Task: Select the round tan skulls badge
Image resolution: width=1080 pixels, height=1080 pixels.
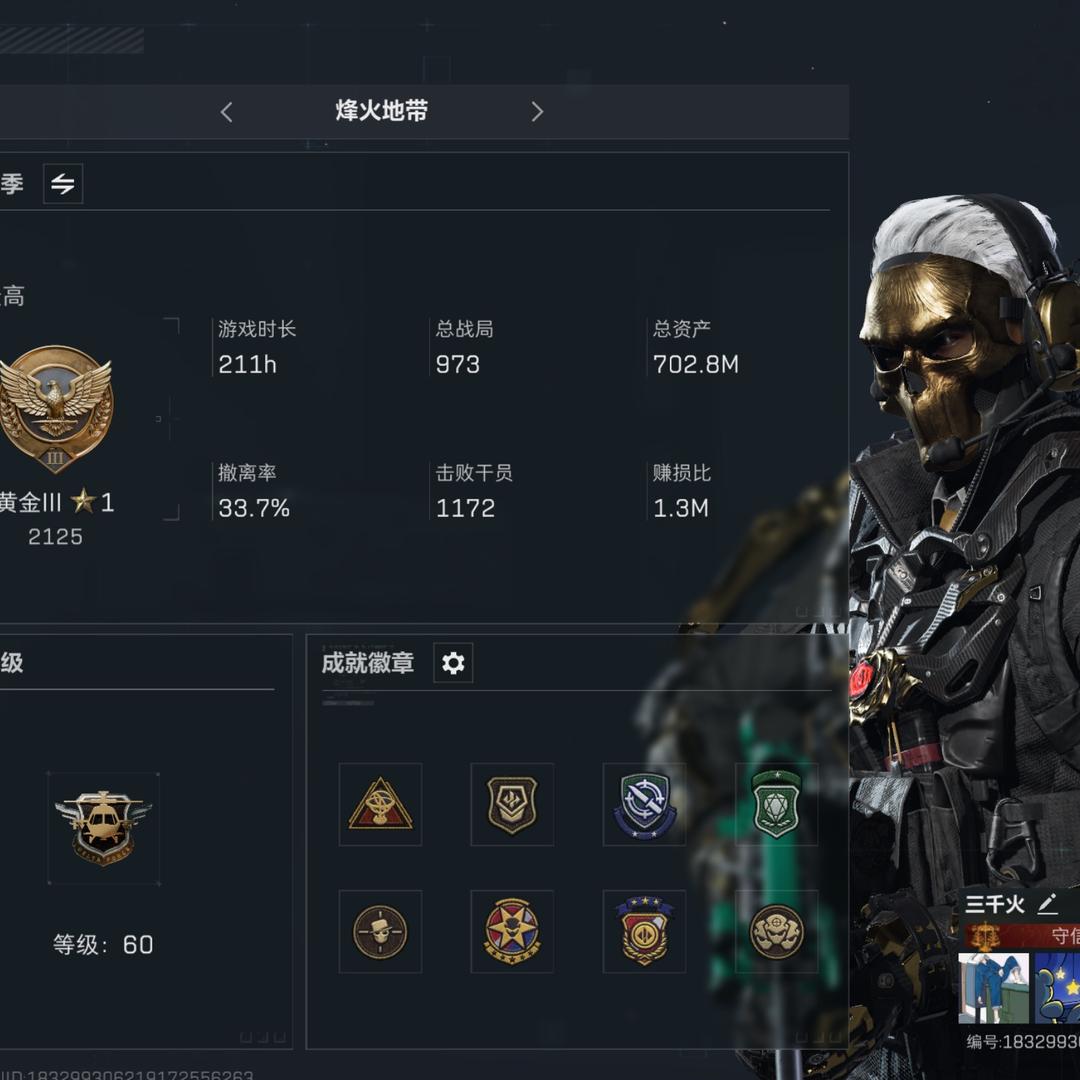Action: [777, 931]
